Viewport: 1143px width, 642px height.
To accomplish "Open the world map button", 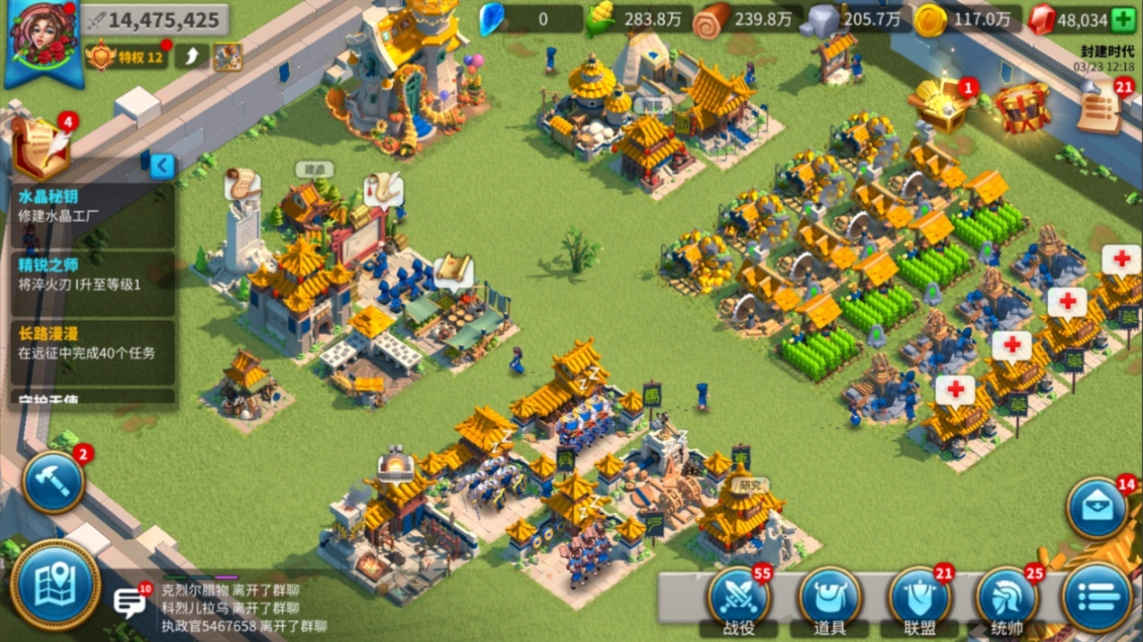I will tap(55, 585).
